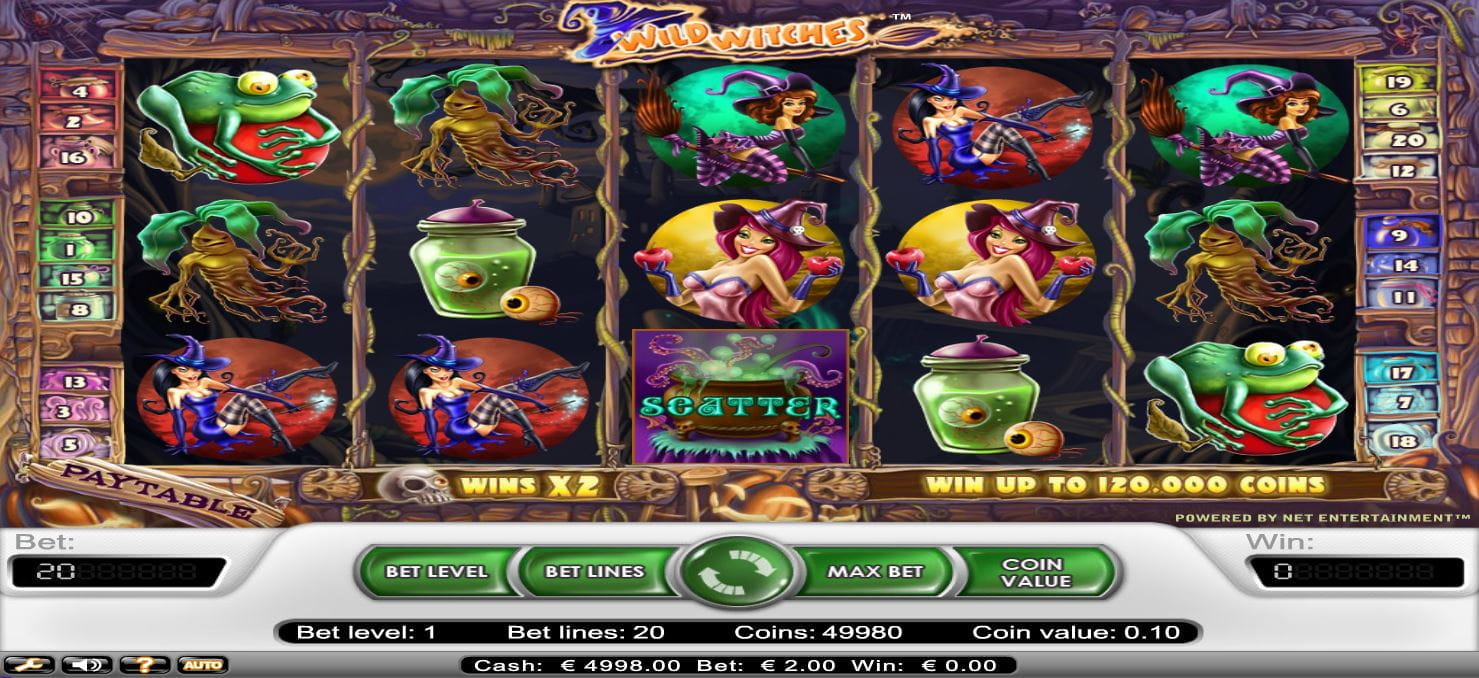The height and width of the screenshot is (678, 1479).
Task: Pick bet line number 10
Action: pyautogui.click(x=78, y=217)
